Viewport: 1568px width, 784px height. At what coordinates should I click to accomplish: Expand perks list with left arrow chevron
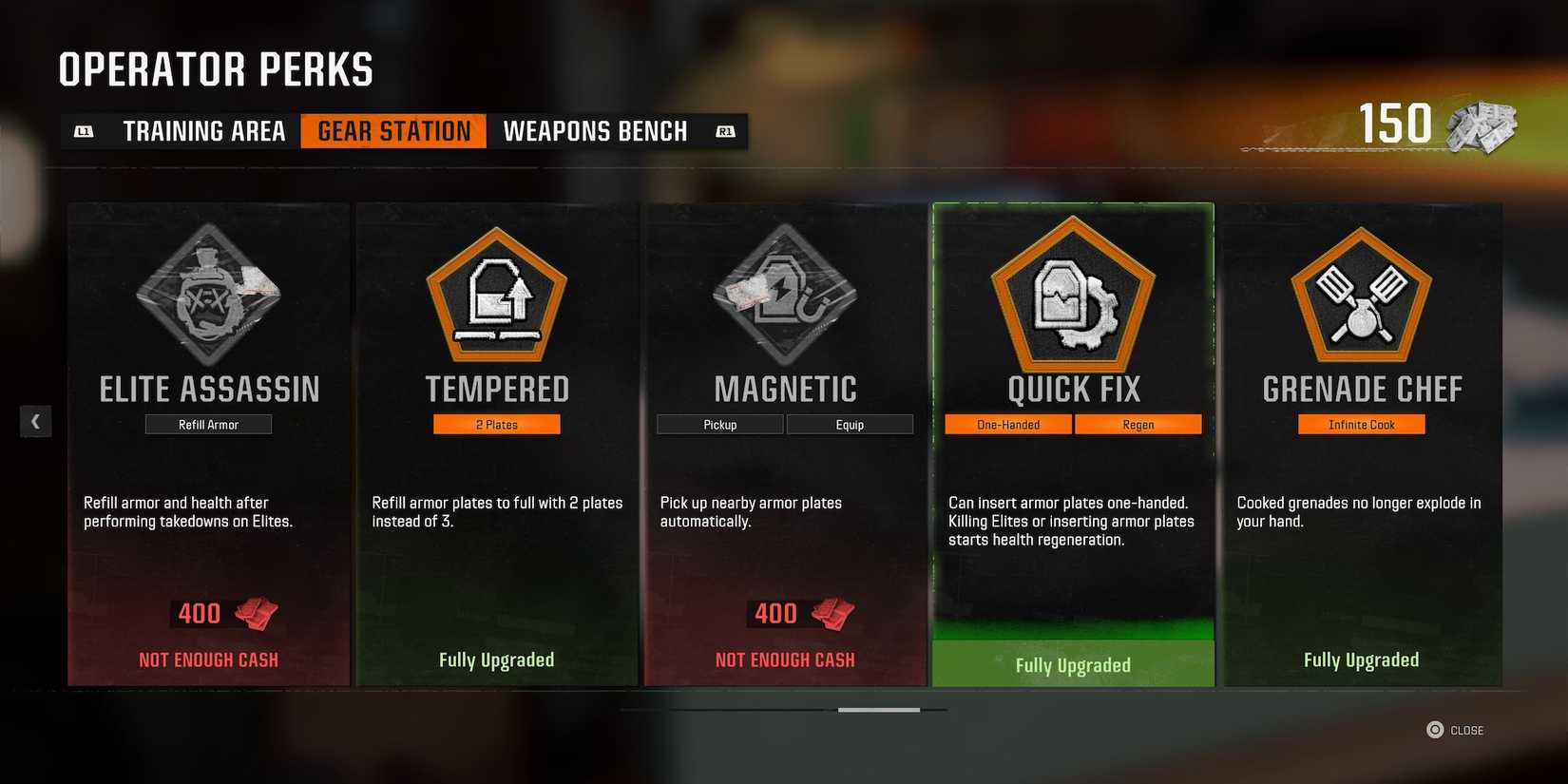click(x=36, y=420)
